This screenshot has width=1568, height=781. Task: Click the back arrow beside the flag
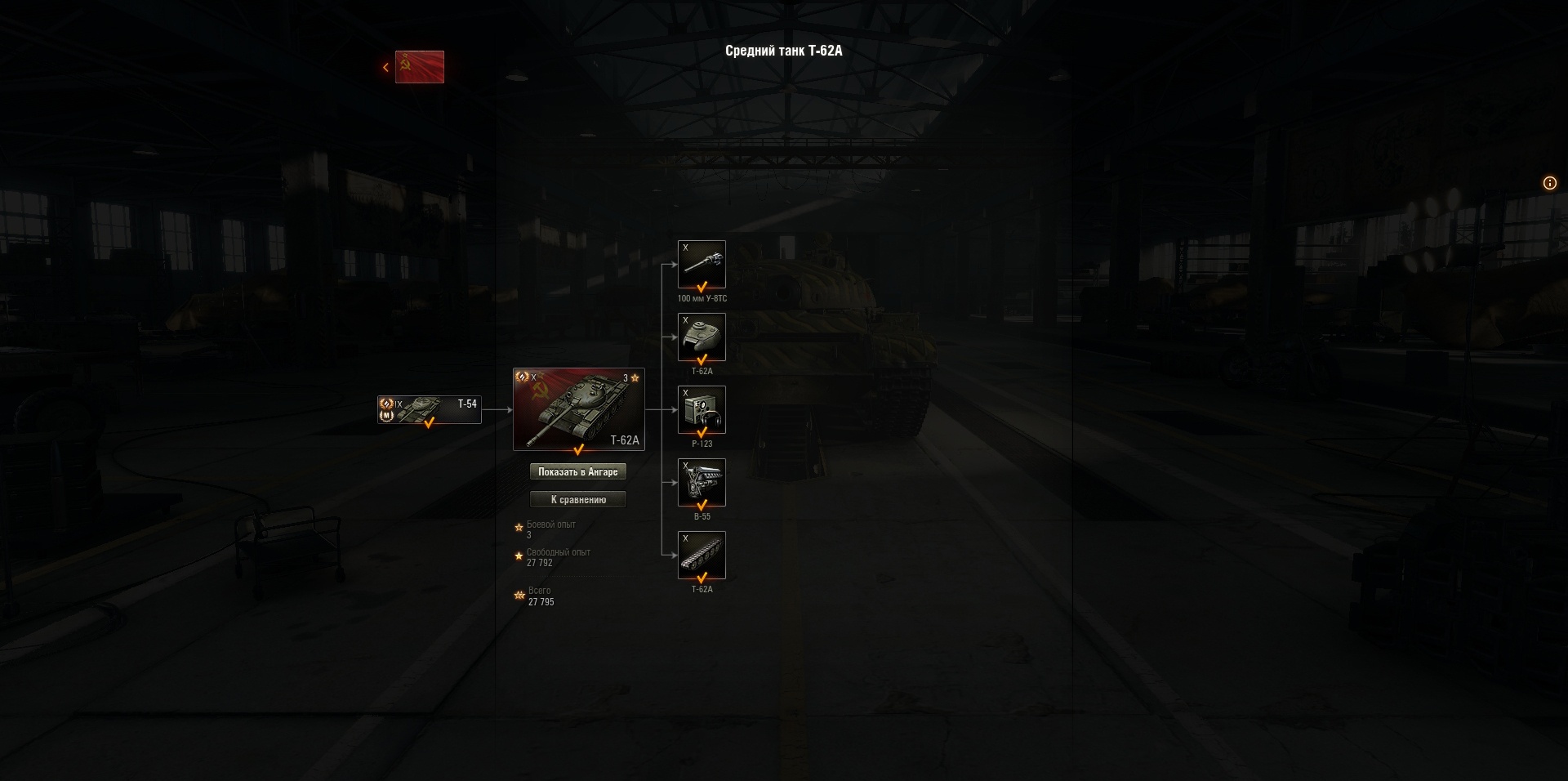tap(385, 67)
